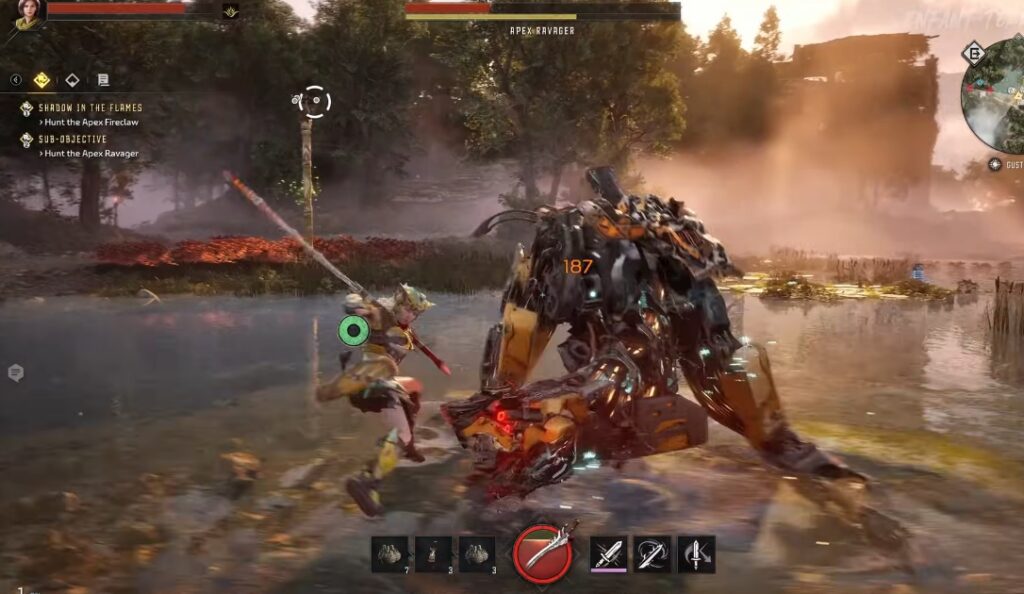
Task: Select the central red sword weapon icon
Action: coord(543,553)
